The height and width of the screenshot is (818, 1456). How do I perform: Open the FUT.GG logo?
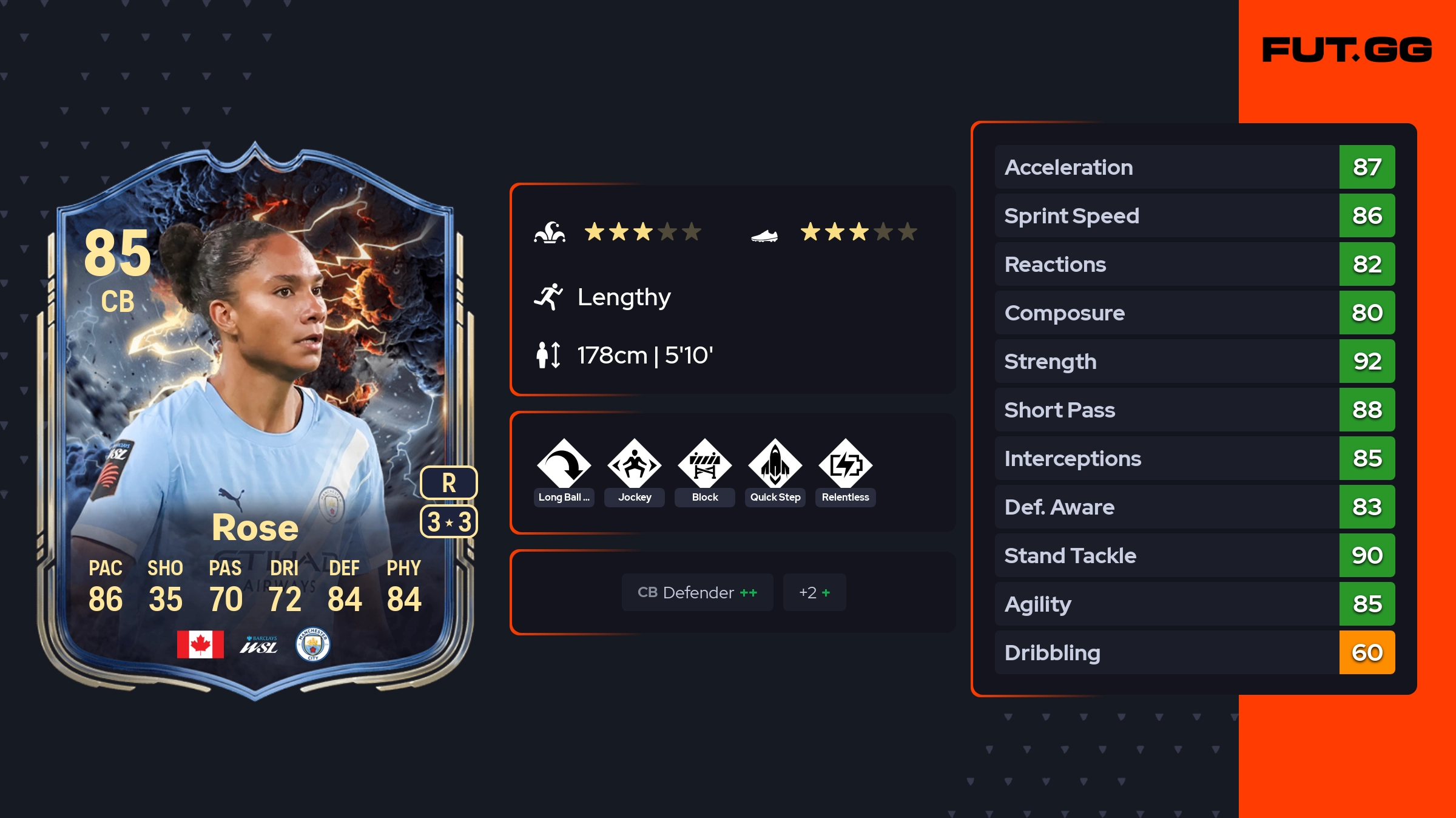coord(1347,50)
